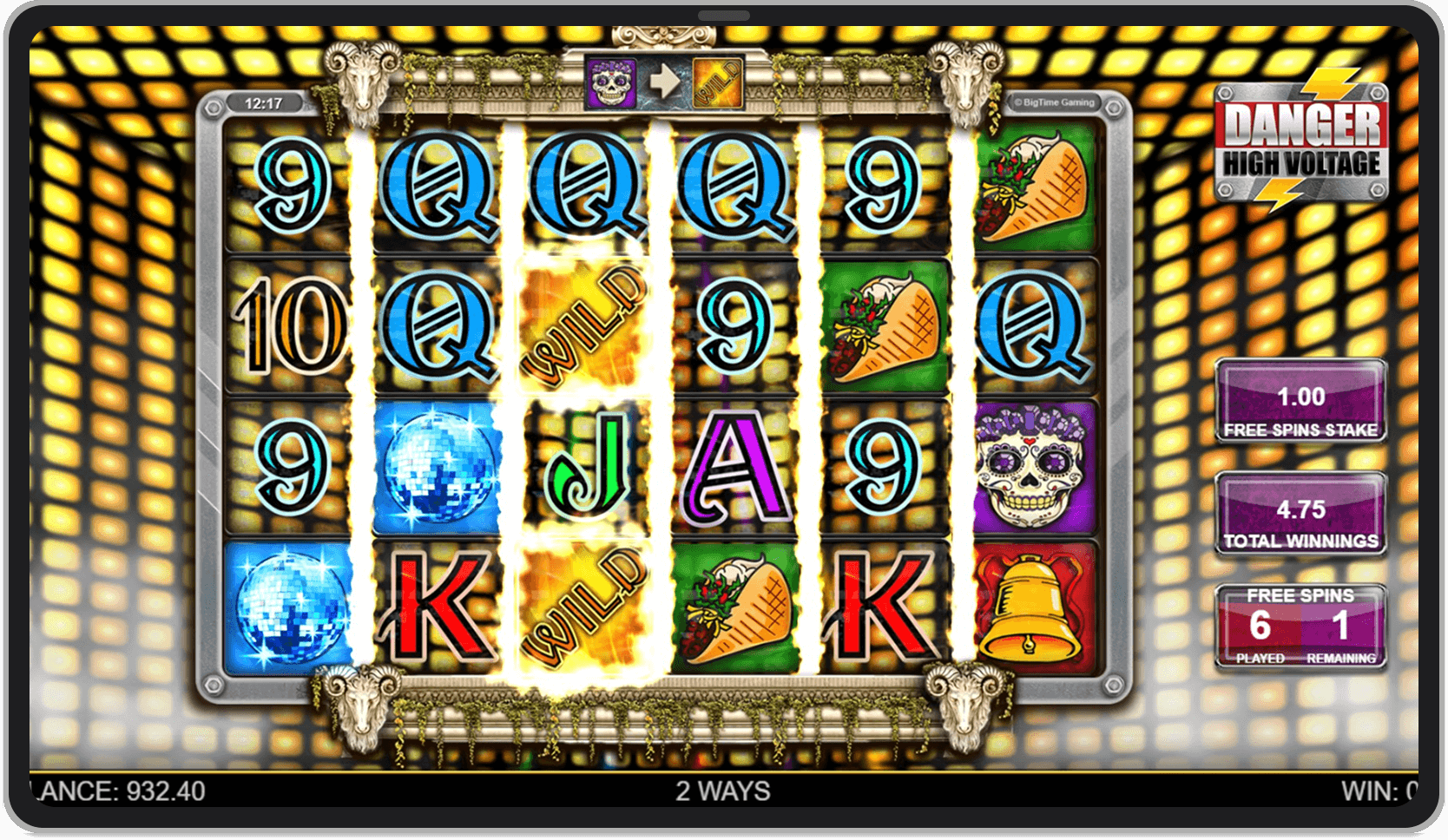This screenshot has width=1448, height=840.
Task: Click the balance showing 932.40
Action: [122, 791]
